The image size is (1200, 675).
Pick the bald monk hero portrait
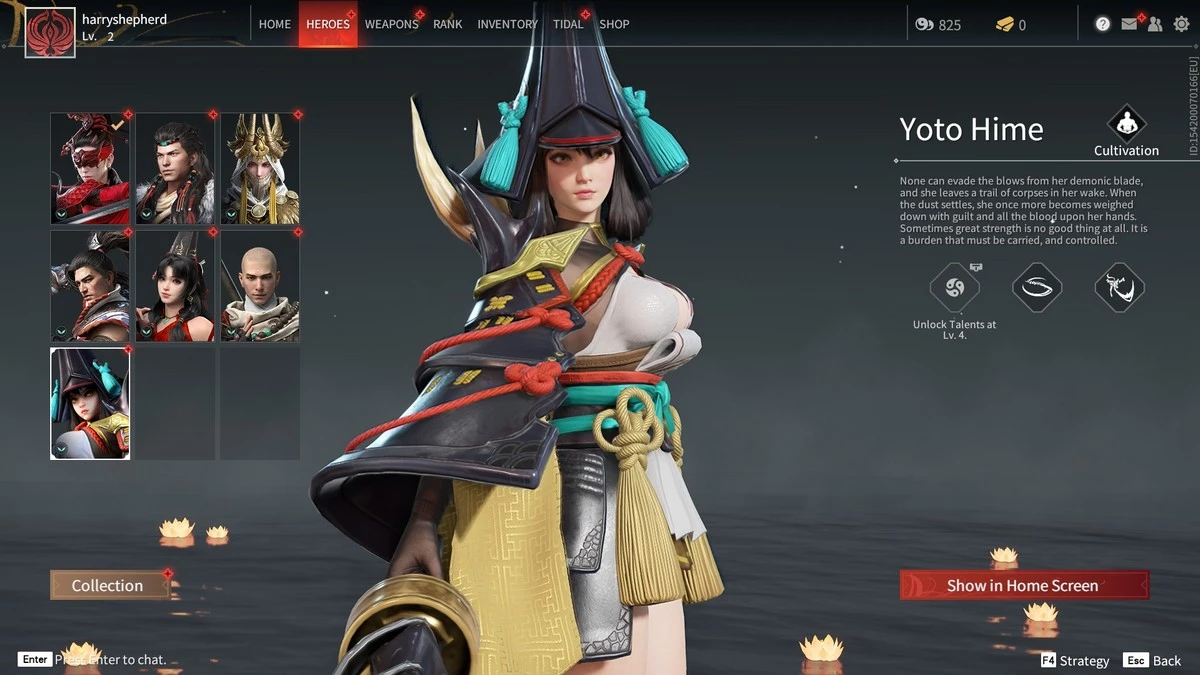pos(260,286)
